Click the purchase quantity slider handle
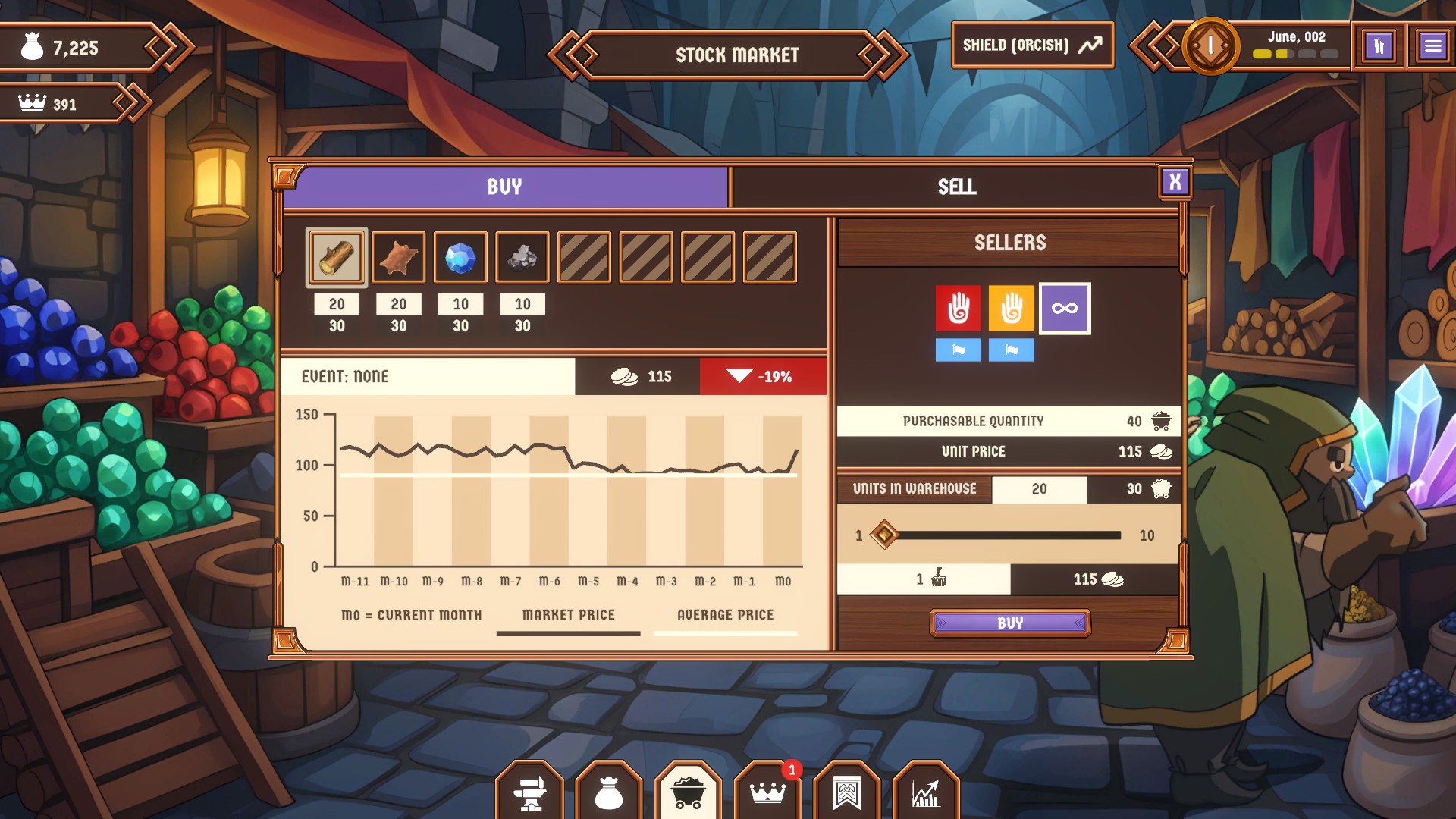 point(884,535)
